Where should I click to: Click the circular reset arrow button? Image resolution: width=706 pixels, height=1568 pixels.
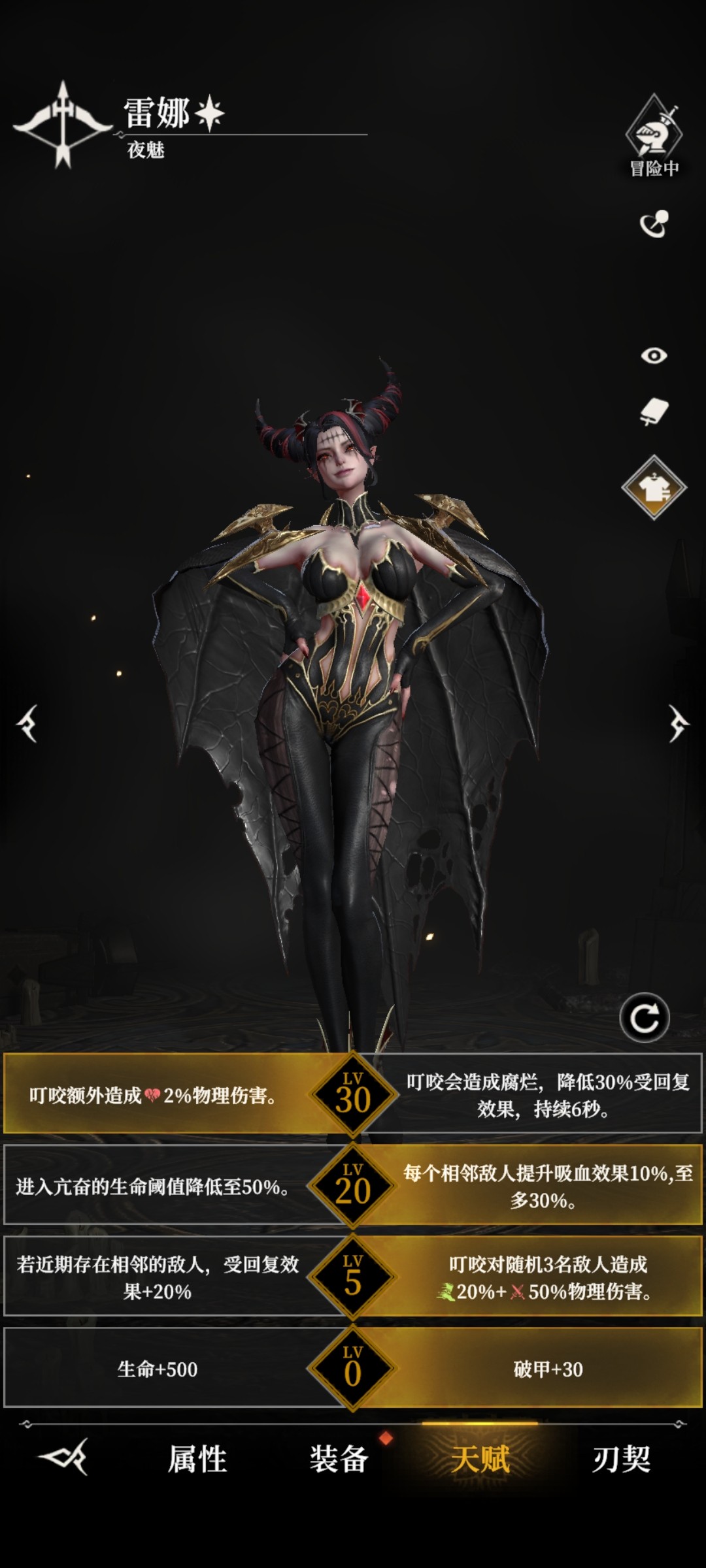[645, 1018]
